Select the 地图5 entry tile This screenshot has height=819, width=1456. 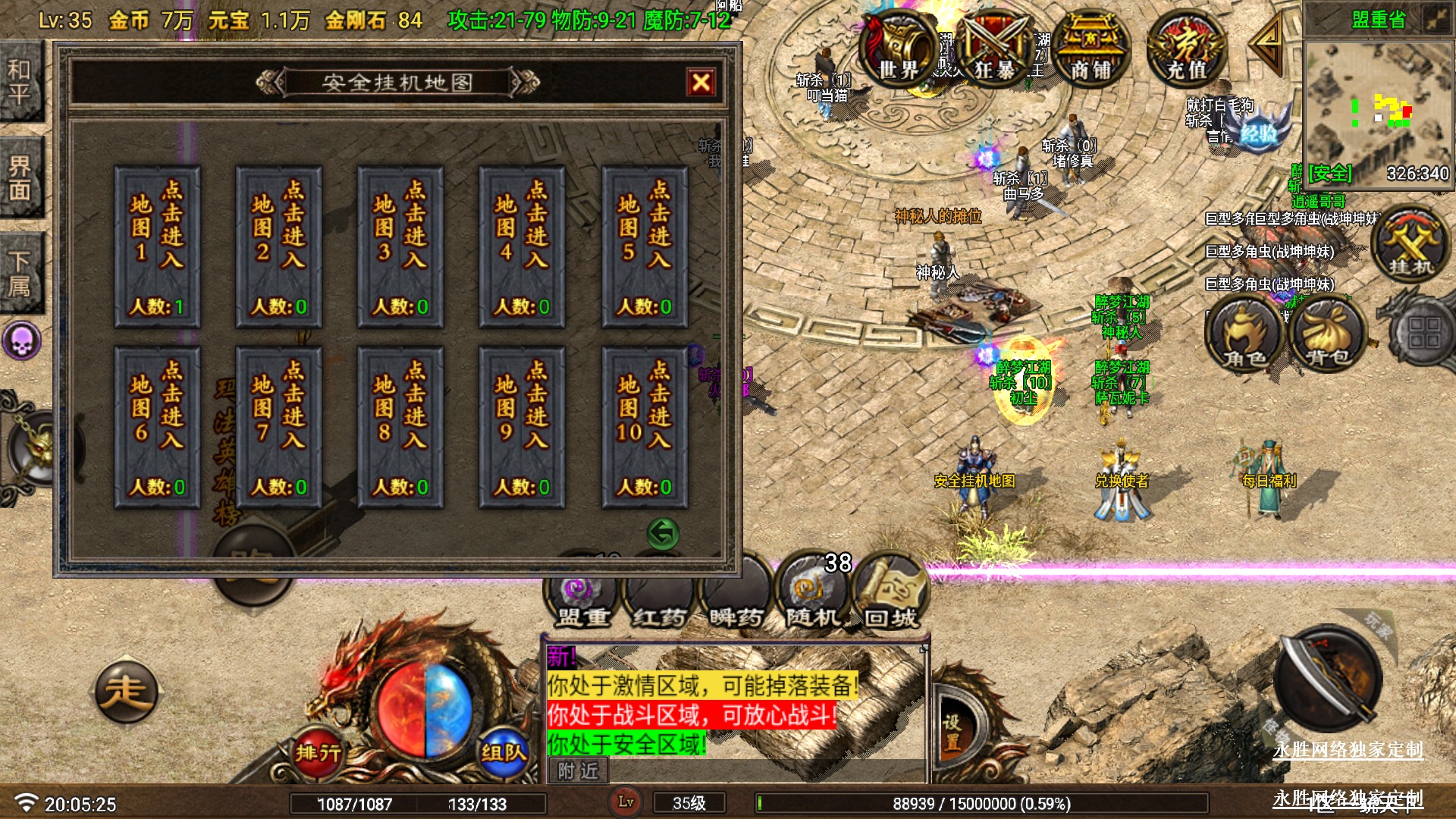pos(645,246)
